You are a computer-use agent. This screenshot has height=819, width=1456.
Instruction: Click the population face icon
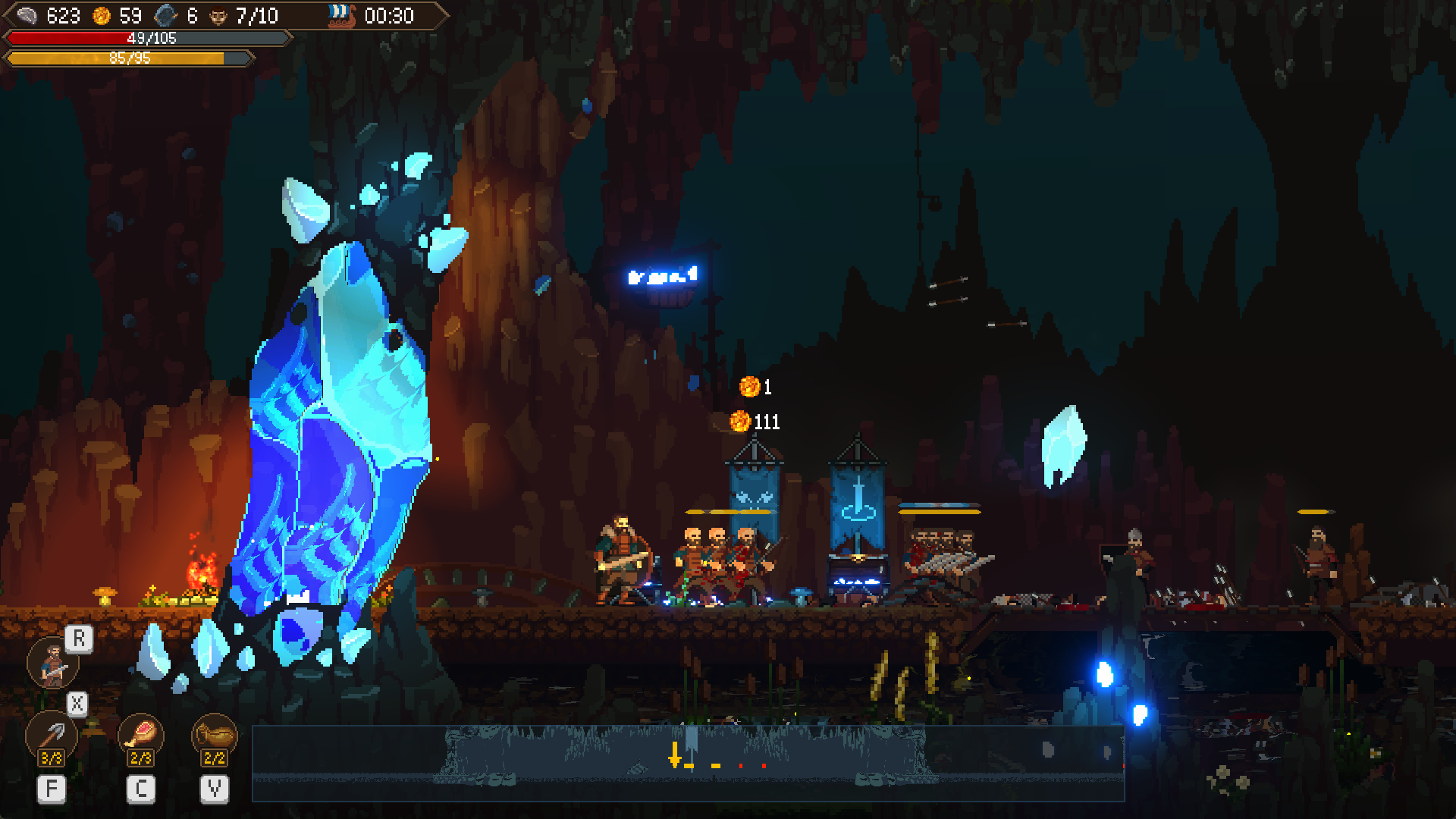point(218,16)
